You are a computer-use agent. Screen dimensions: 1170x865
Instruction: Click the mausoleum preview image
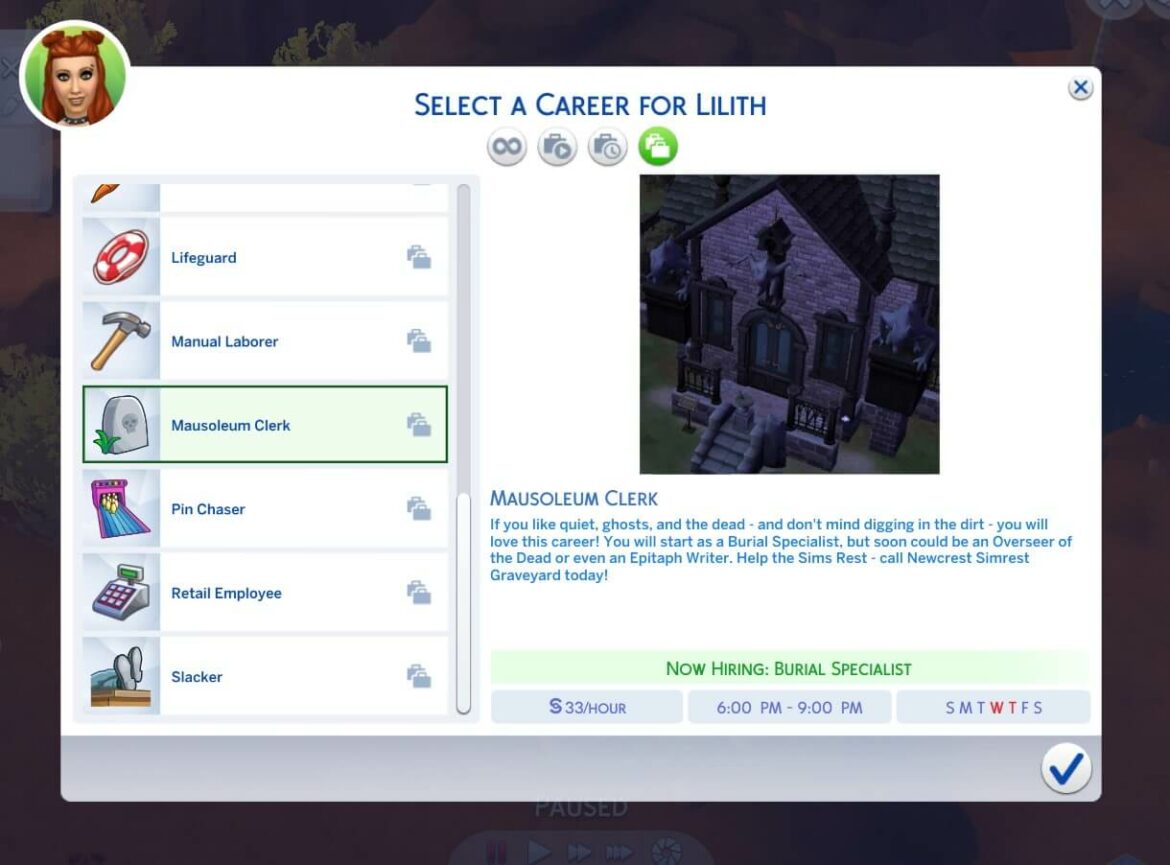789,324
